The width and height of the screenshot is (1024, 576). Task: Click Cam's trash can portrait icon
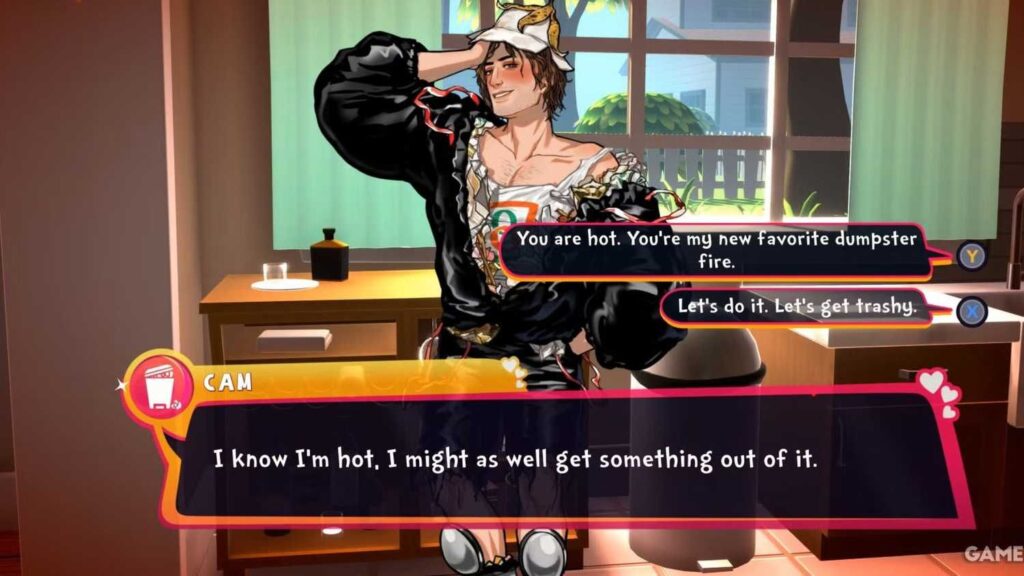(x=159, y=385)
